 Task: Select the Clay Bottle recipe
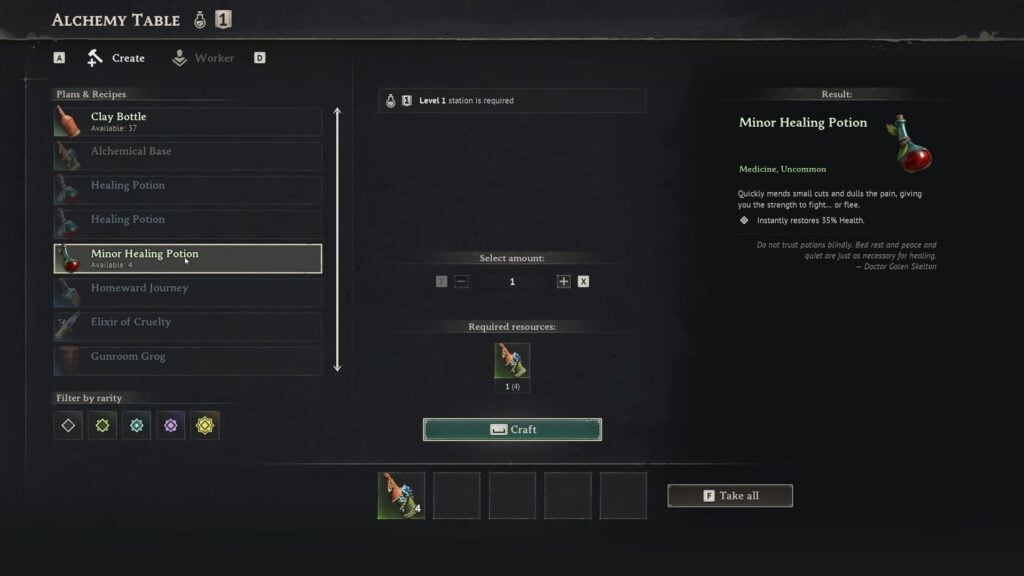(188, 122)
